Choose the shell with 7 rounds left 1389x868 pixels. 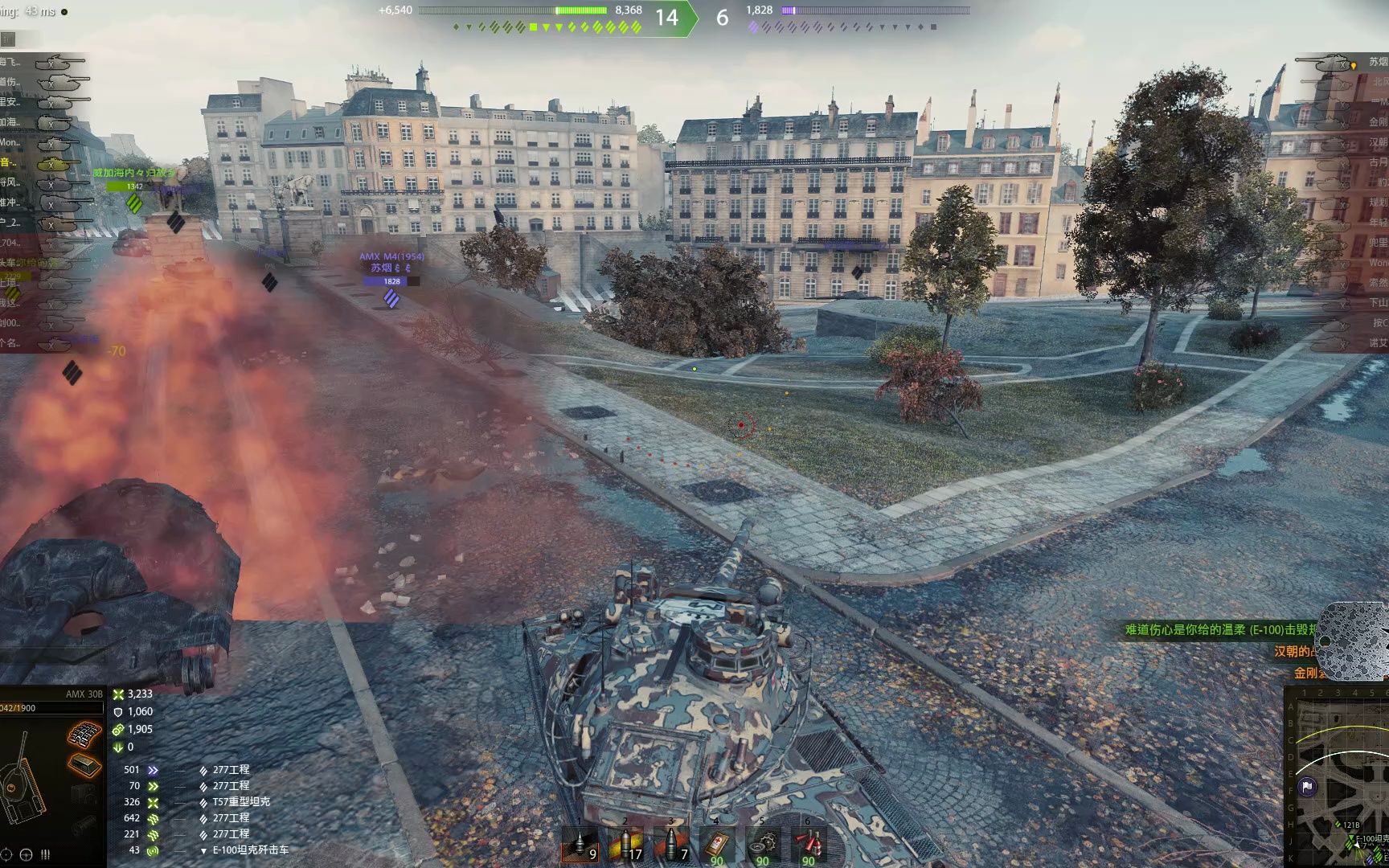click(671, 845)
